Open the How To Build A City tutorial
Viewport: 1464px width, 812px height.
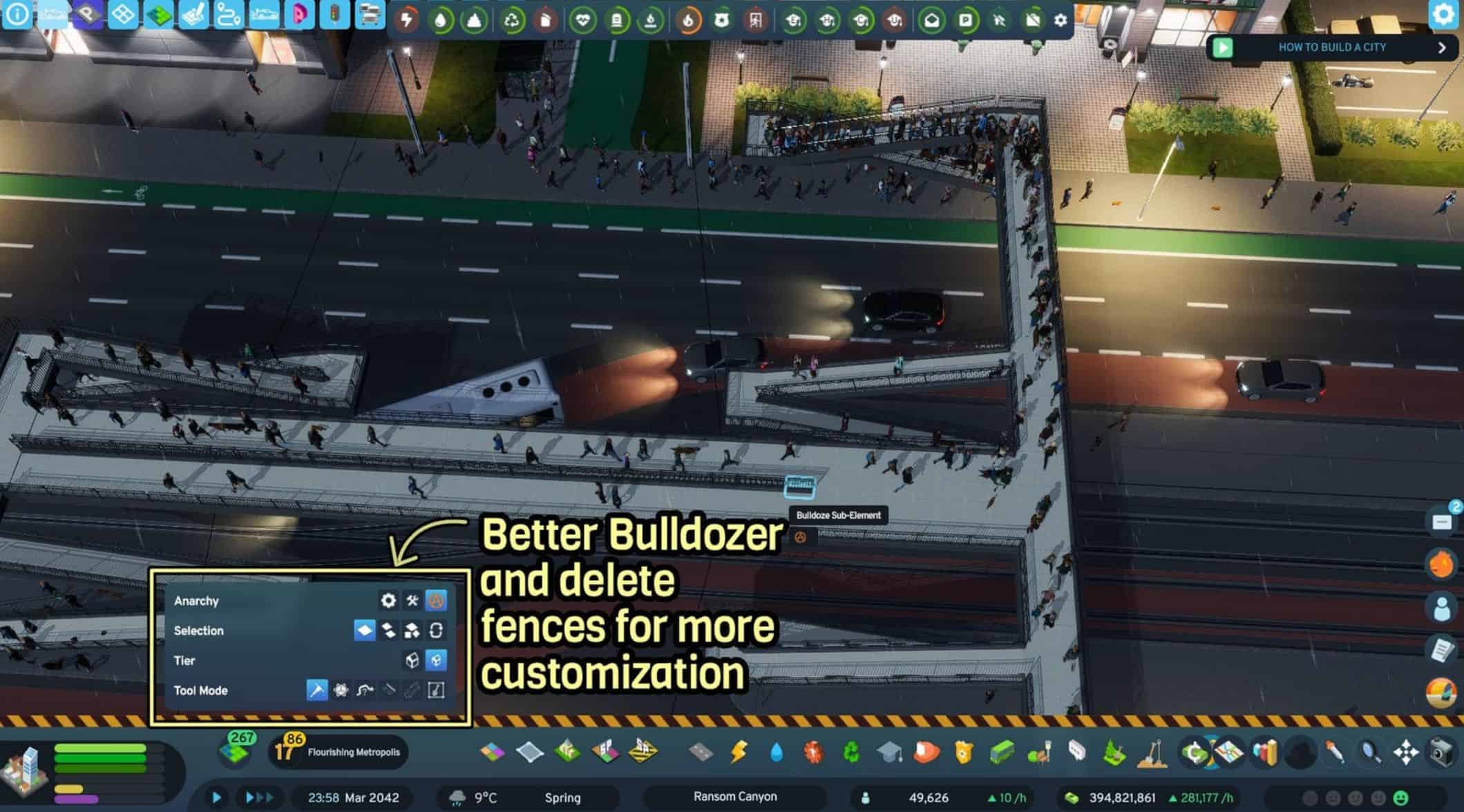point(1331,48)
